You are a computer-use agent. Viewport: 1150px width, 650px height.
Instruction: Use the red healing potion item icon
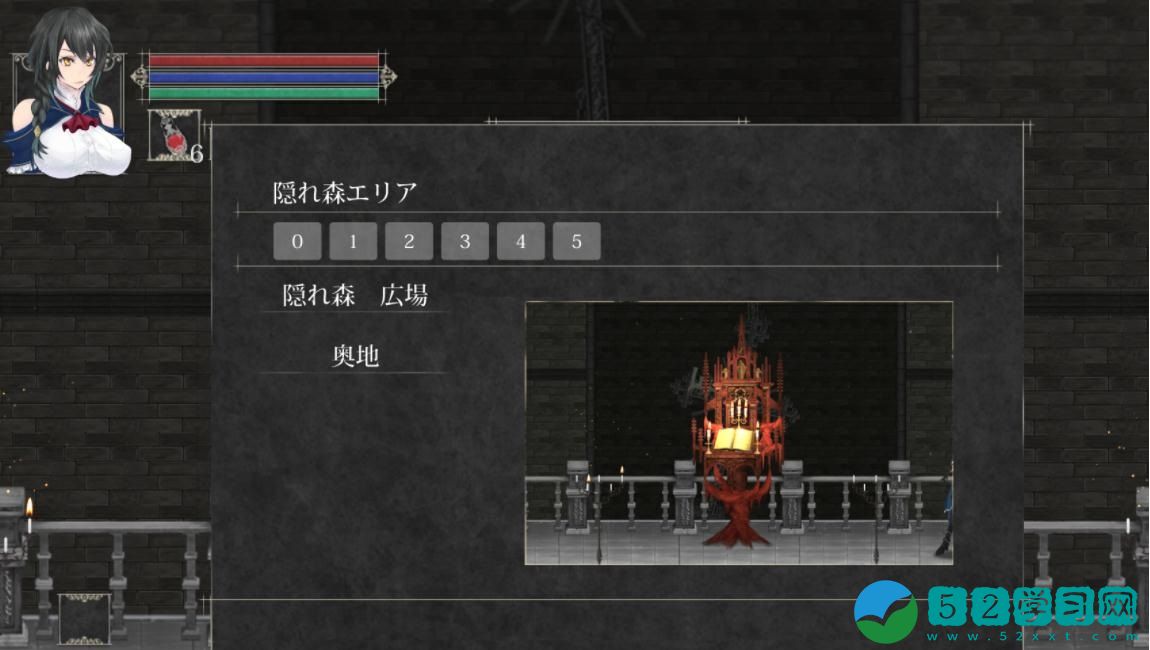tap(174, 136)
